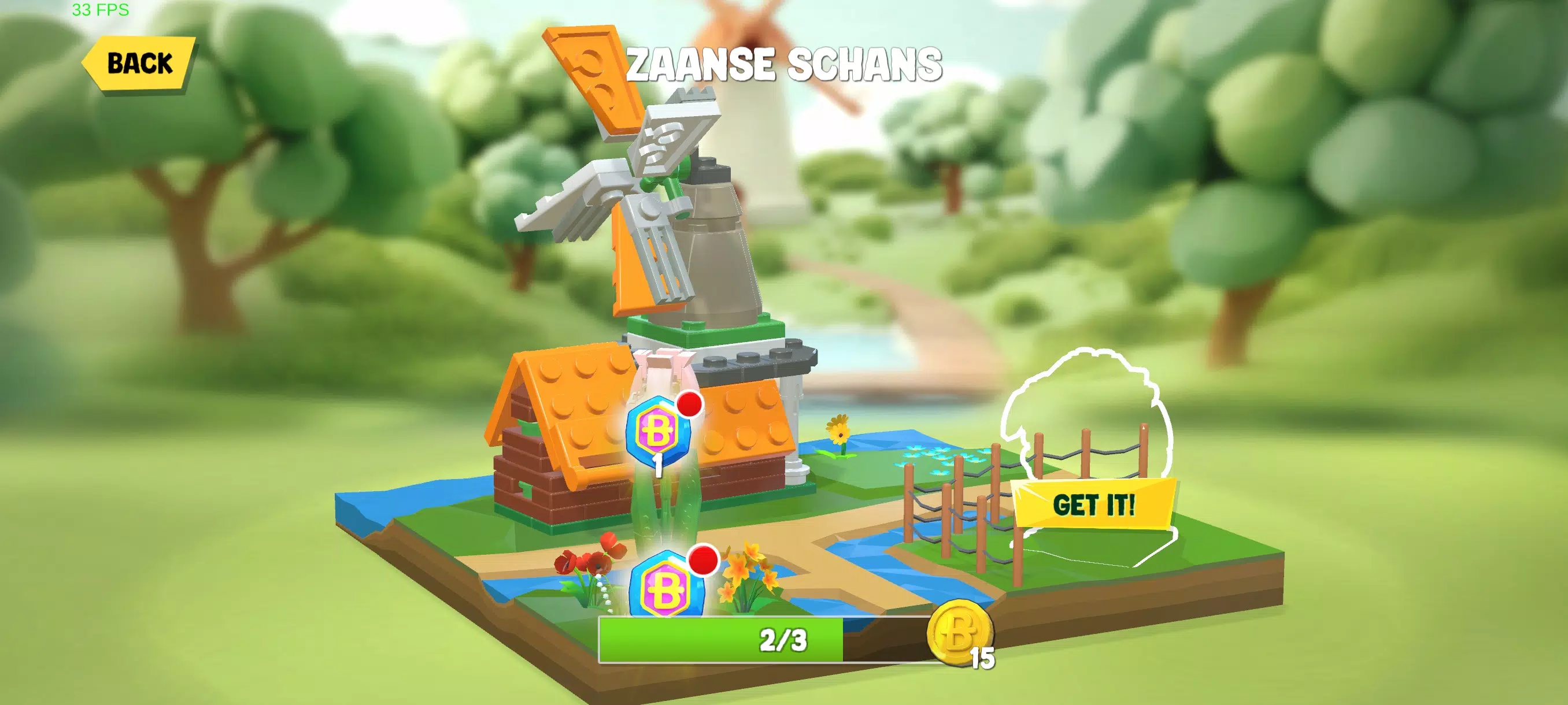Claim the fenced plot with GET IT!
1568x705 pixels.
click(1094, 504)
